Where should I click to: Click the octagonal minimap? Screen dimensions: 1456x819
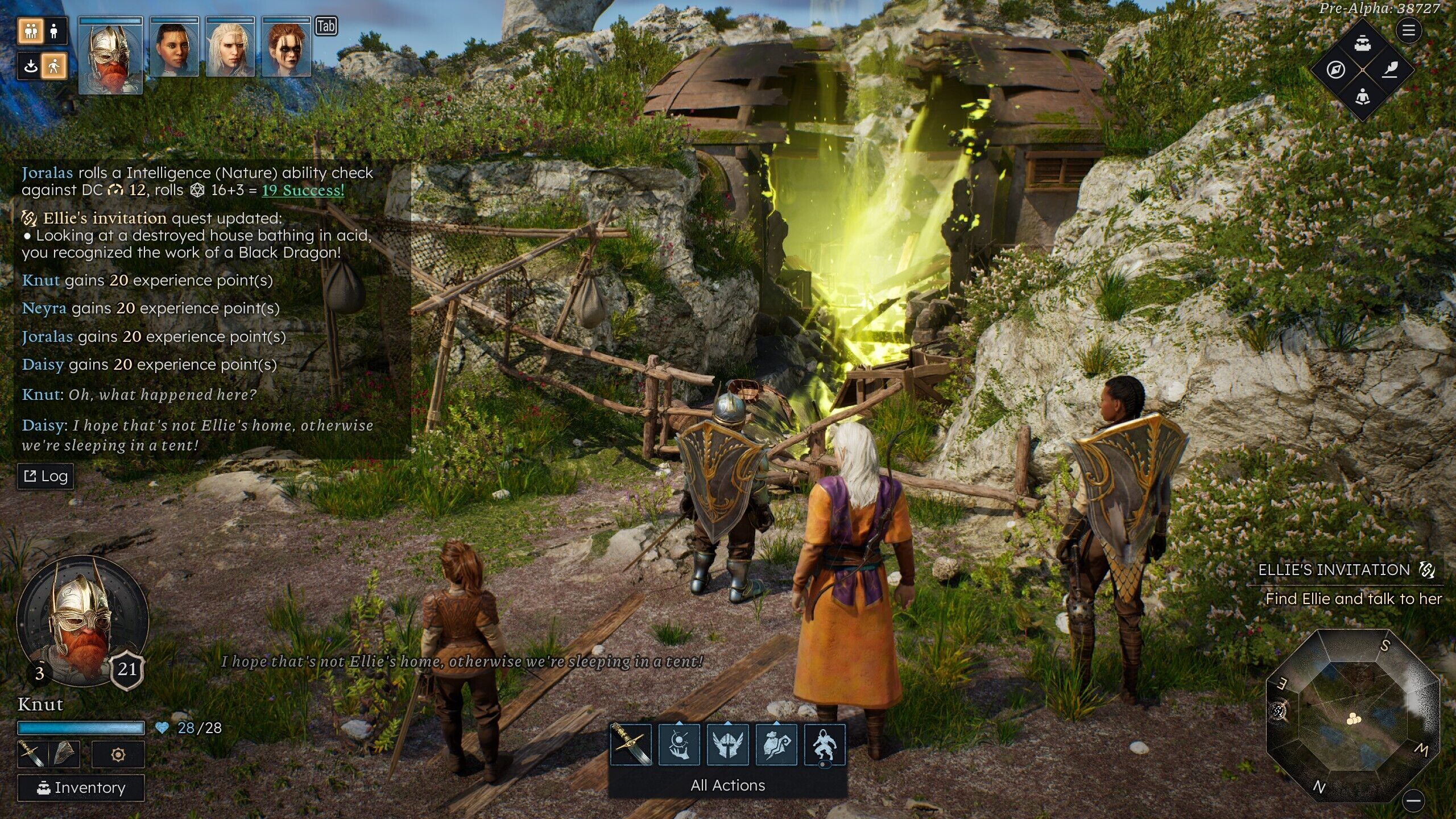click(1352, 717)
